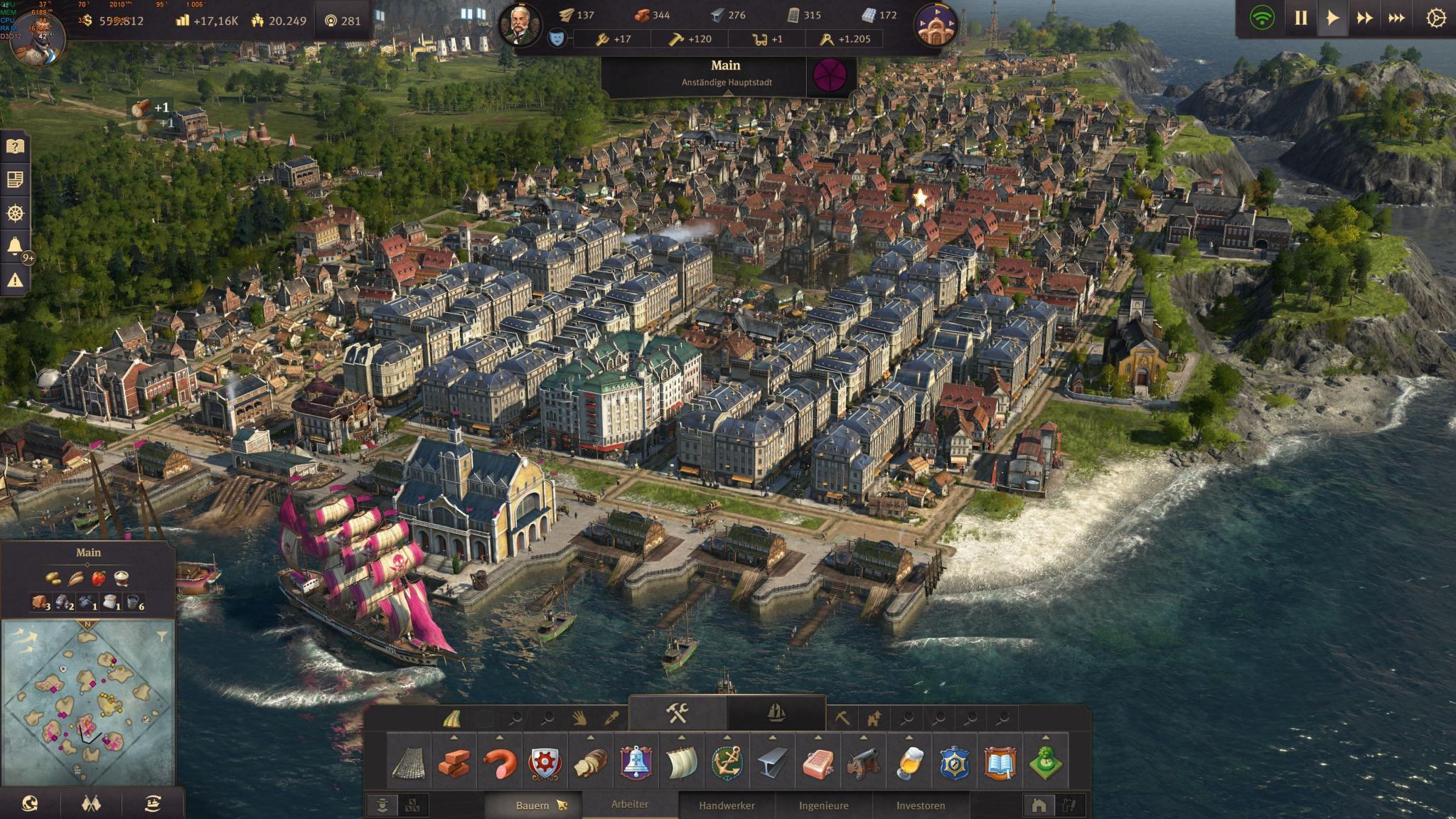
Task: Open the ship's wheel side menu
Action: tap(15, 213)
